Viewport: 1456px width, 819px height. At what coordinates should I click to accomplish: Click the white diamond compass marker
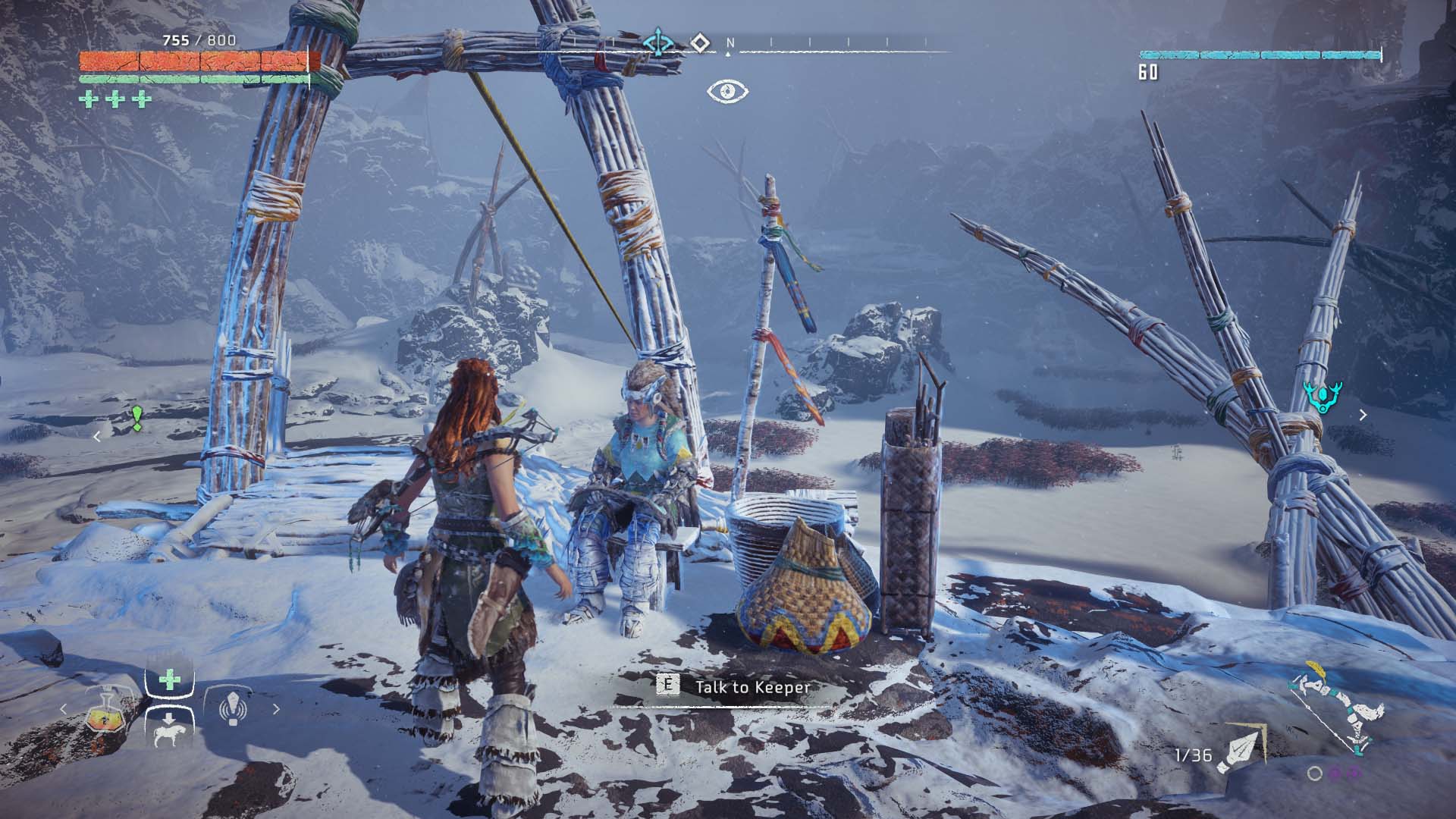coord(700,42)
